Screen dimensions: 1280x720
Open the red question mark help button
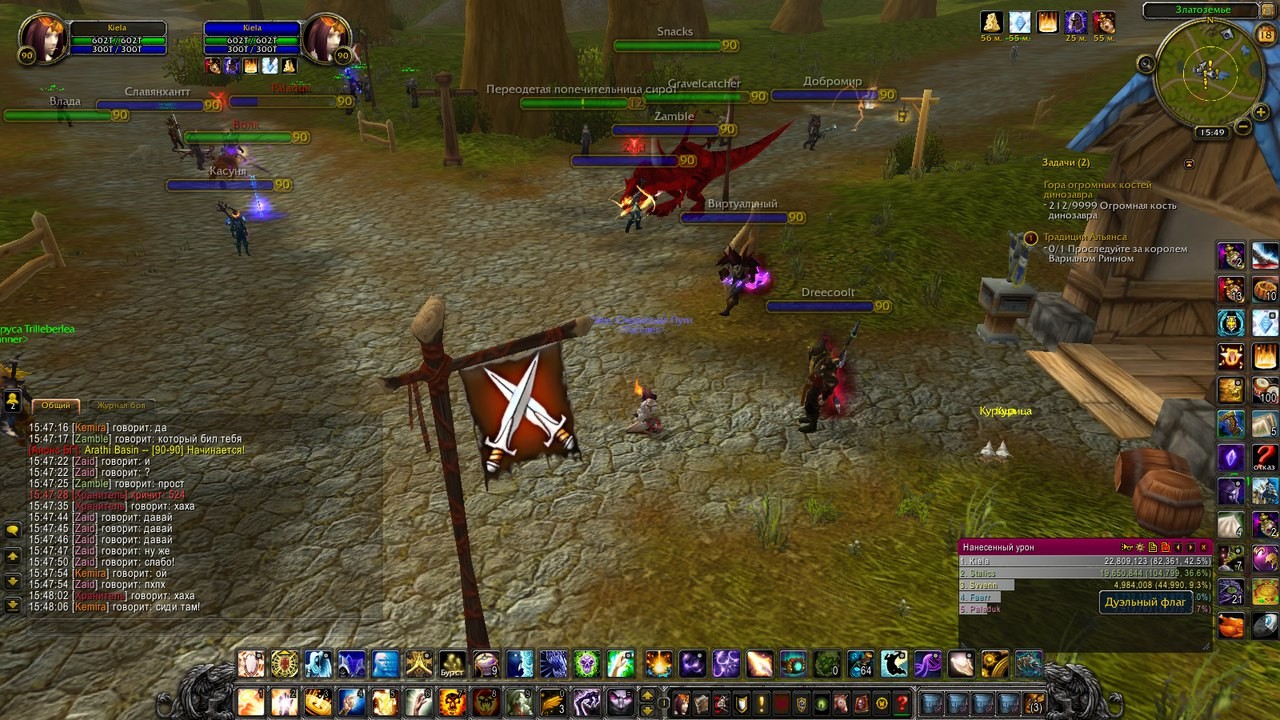pos(902,703)
